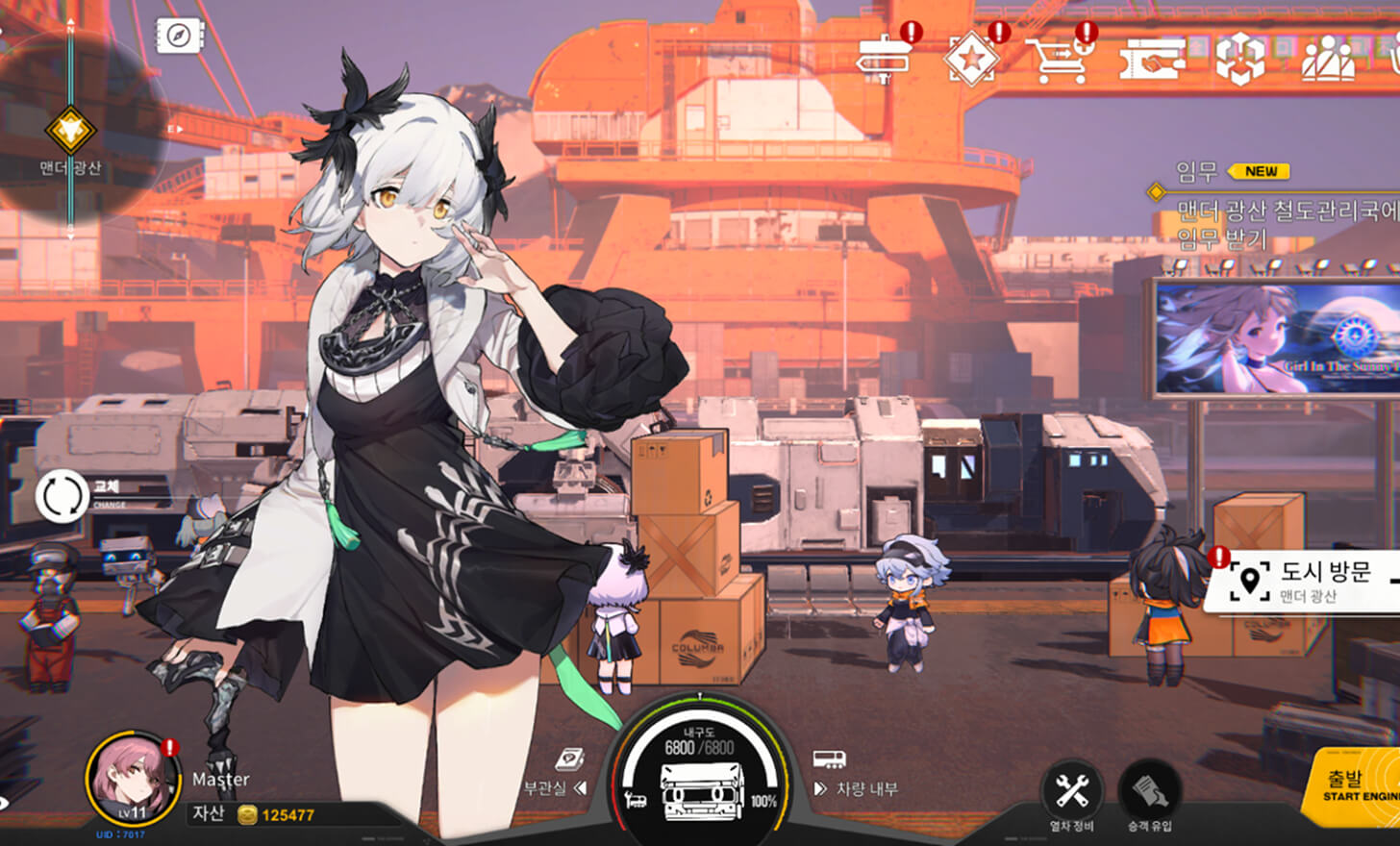Image resolution: width=1400 pixels, height=846 pixels.
Task: Go to 부관실 adjutant room
Action: pos(555,788)
